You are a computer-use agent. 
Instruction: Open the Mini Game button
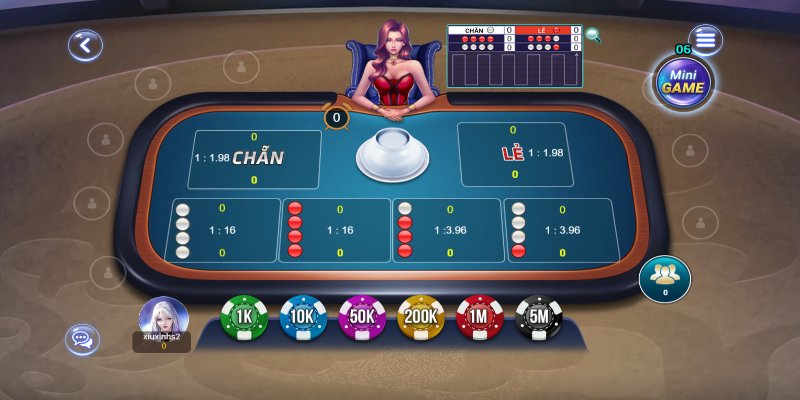point(684,82)
